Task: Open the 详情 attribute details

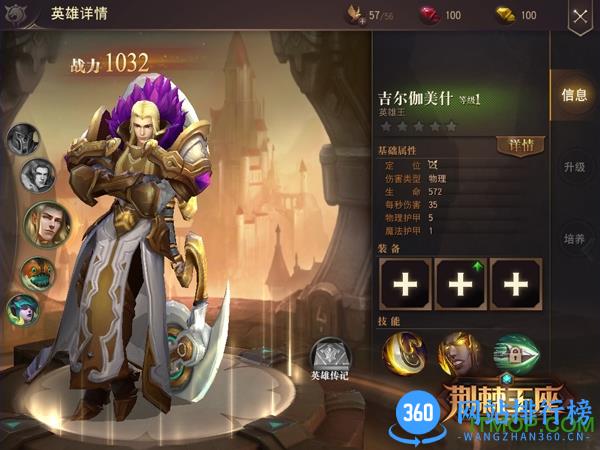Action: 520,145
